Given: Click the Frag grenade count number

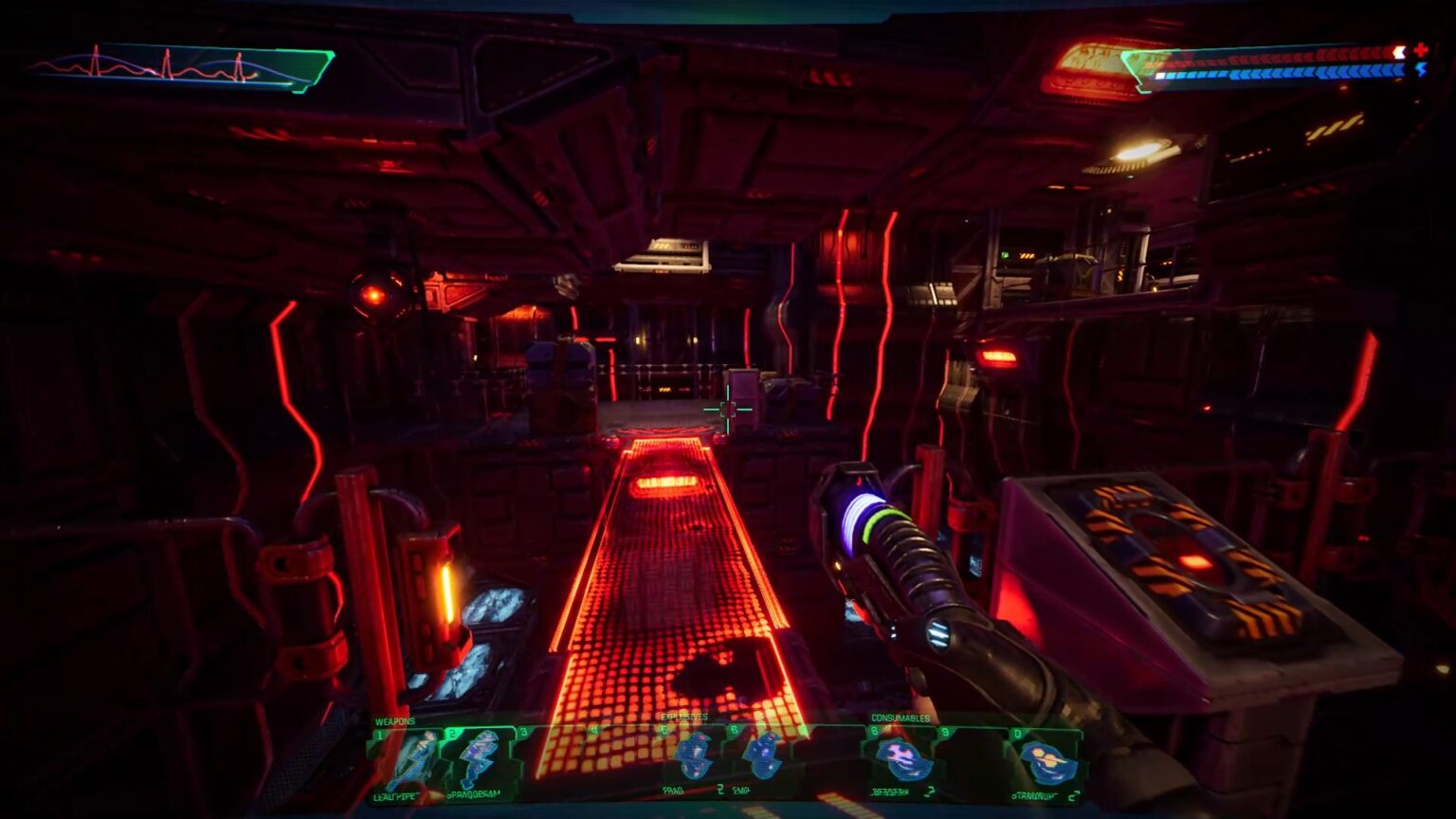Looking at the screenshot, I should coord(719,789).
